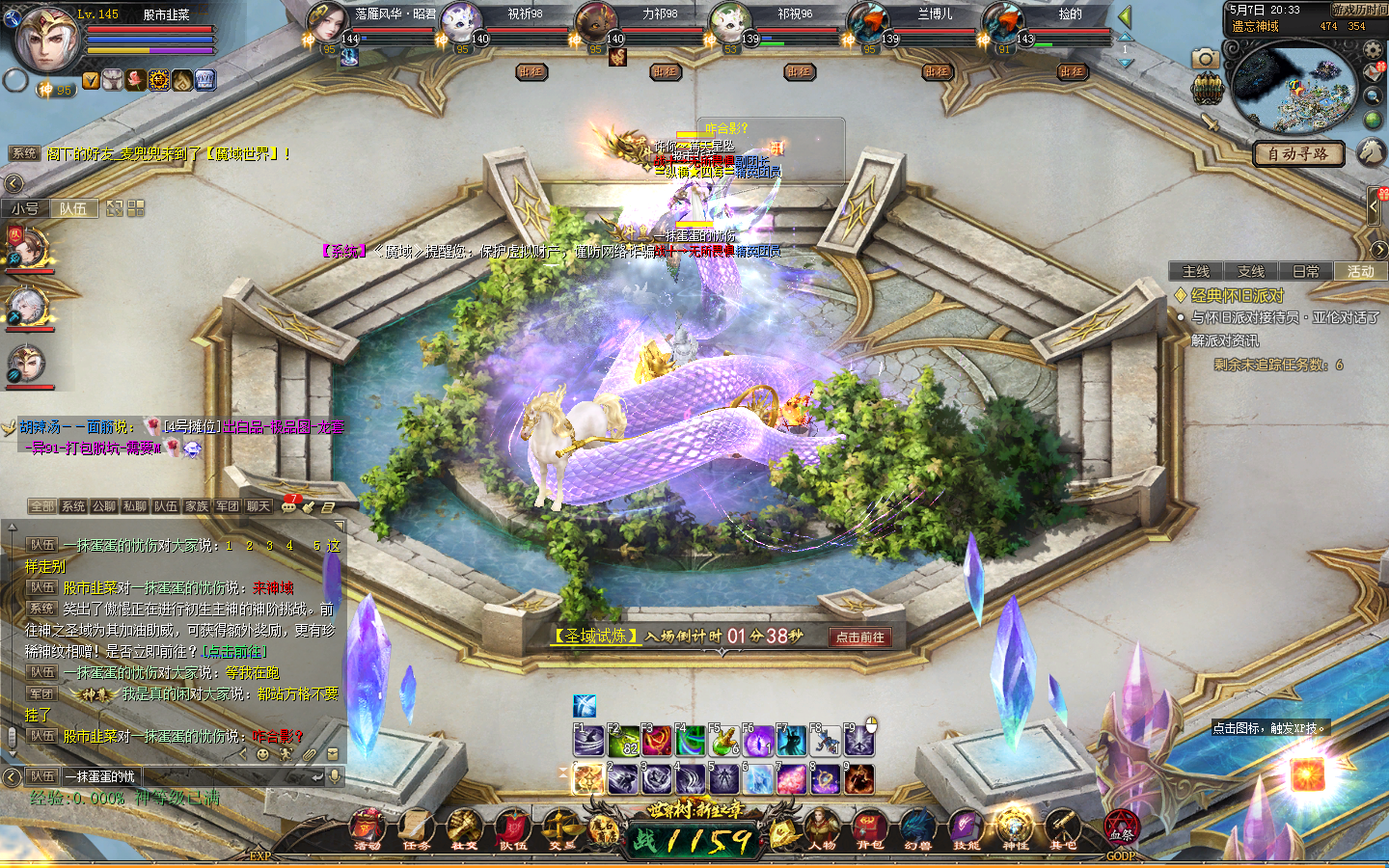Open the 人物 character panel

[822, 829]
